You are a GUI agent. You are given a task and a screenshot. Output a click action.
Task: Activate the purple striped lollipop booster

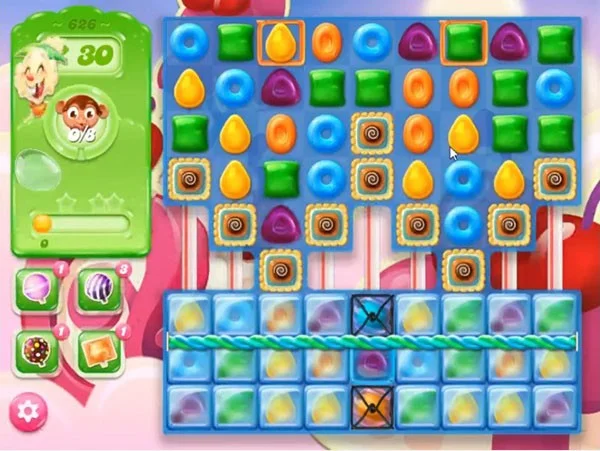[98, 290]
